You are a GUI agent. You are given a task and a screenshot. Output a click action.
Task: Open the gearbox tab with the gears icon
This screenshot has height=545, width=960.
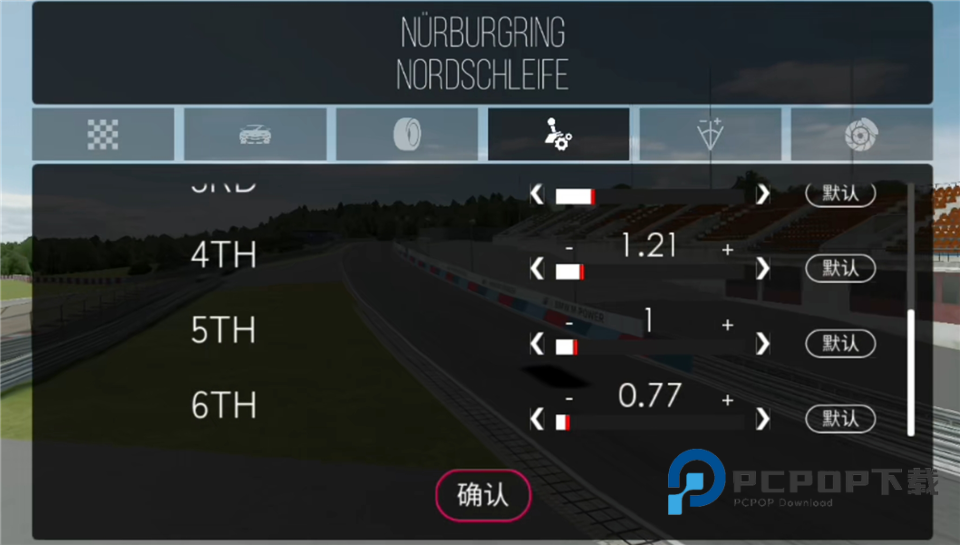pyautogui.click(x=558, y=134)
